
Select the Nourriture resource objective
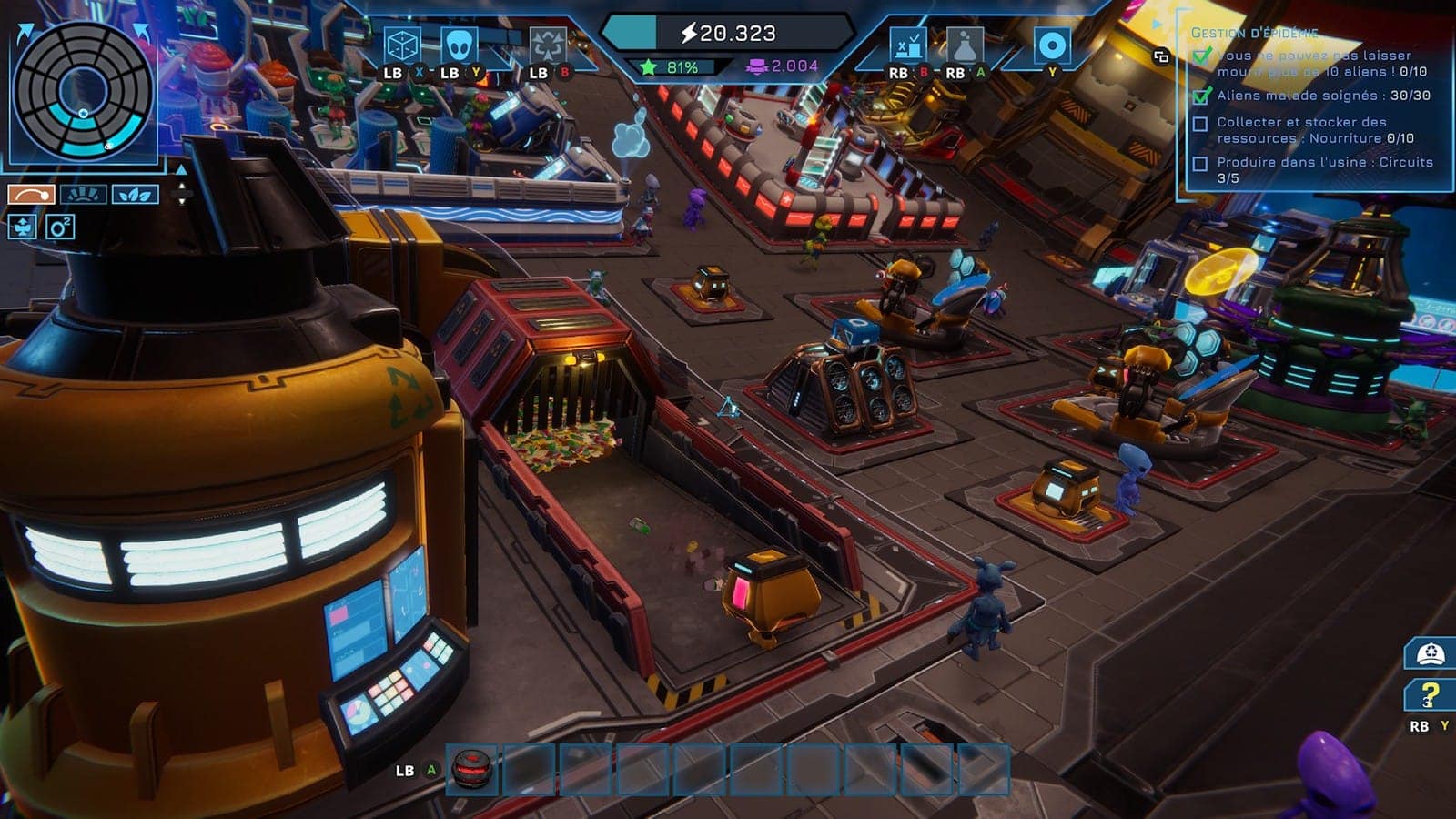(x=1314, y=130)
